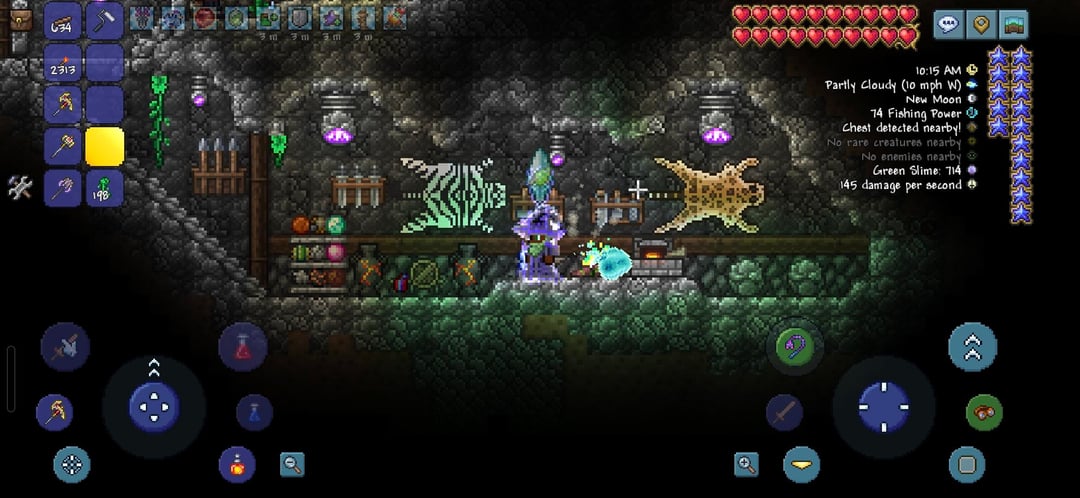Select the hotbar slot holding 634 items
The image size is (1080, 498).
63,22
